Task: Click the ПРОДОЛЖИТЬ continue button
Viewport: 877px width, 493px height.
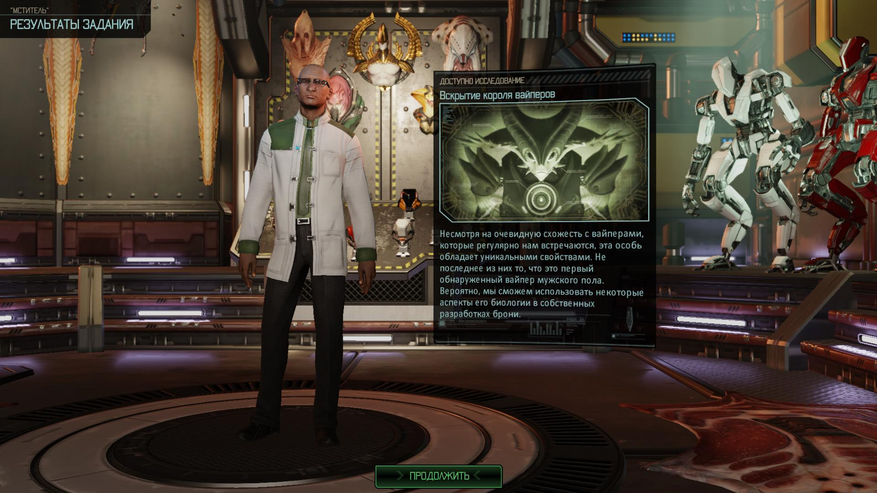Action: click(438, 475)
